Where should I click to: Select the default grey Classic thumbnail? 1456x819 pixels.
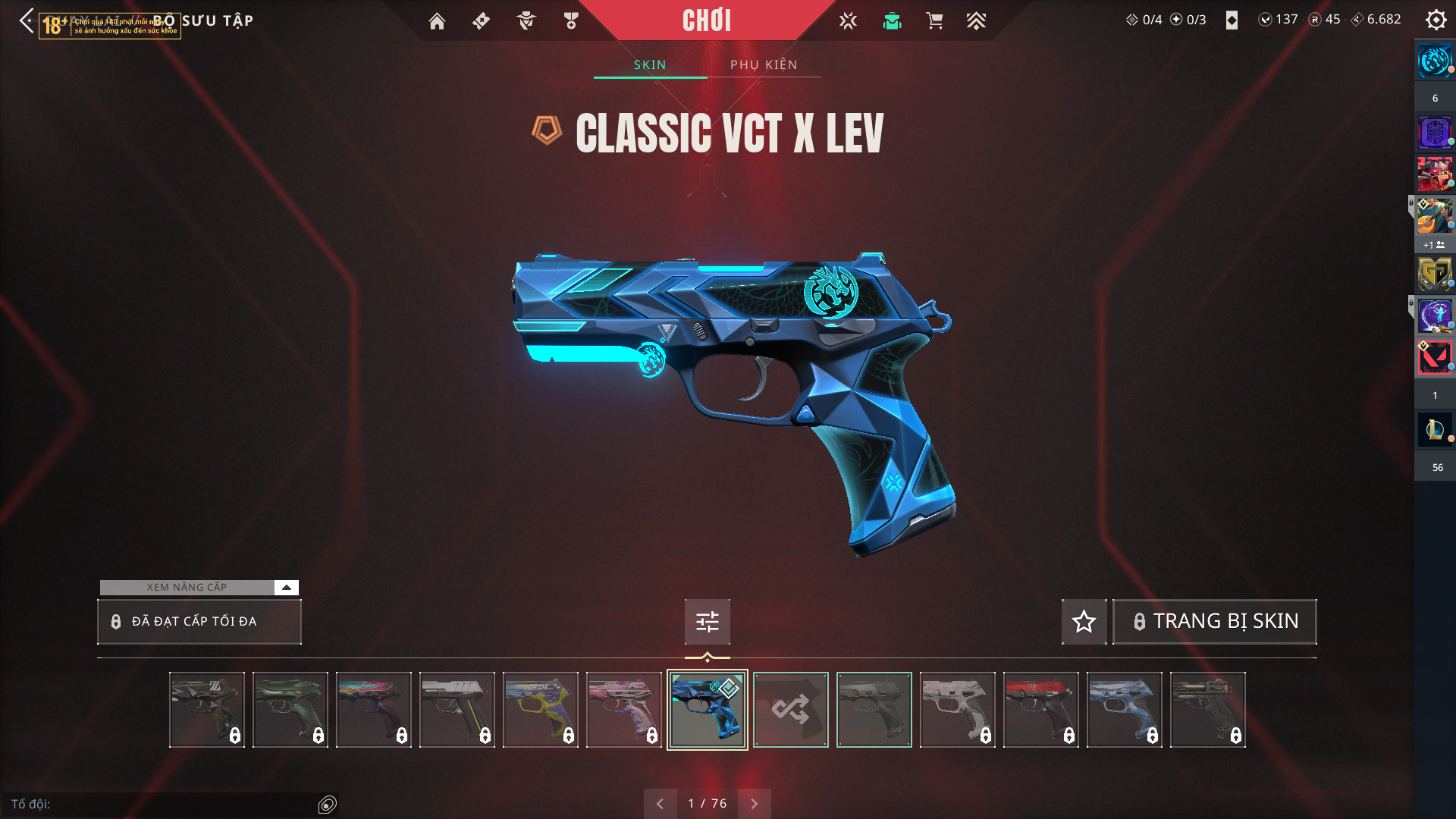(x=874, y=710)
